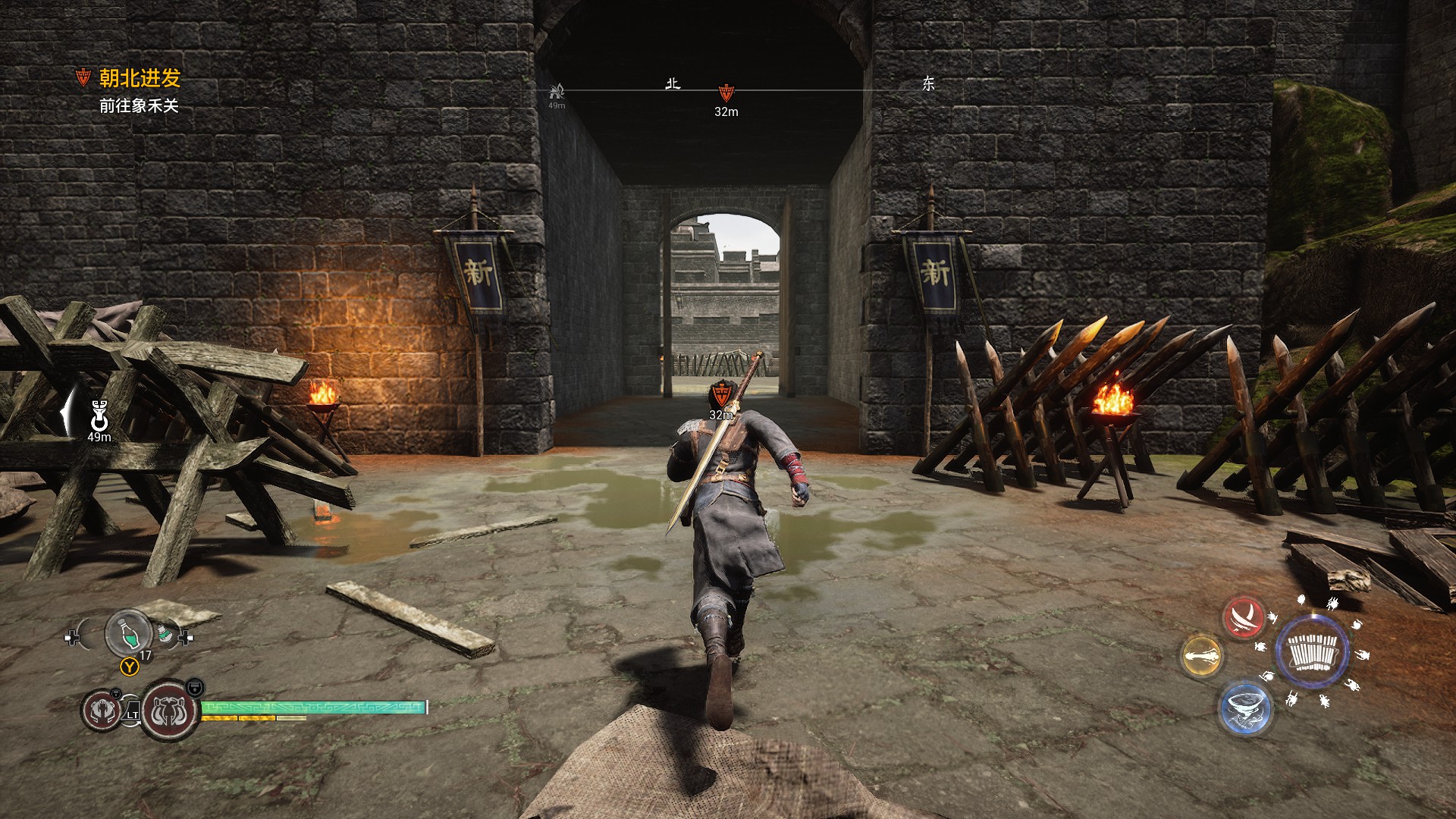Select the orange quest marker on the compass
Image resolution: width=1456 pixels, height=819 pixels.
pos(726,93)
